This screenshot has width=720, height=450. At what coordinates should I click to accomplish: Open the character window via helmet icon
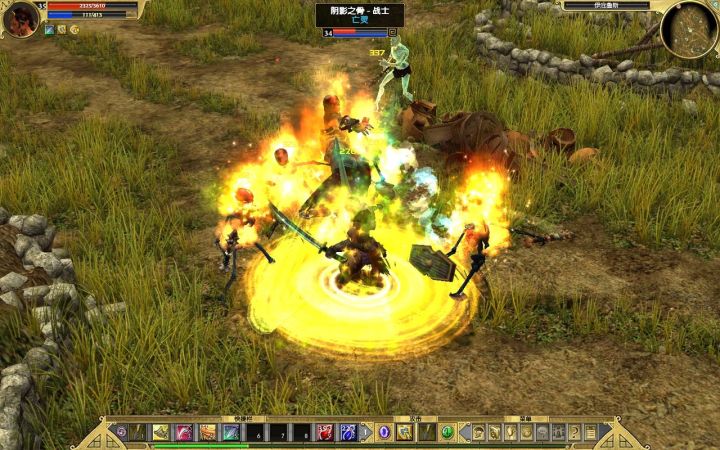click(x=478, y=432)
